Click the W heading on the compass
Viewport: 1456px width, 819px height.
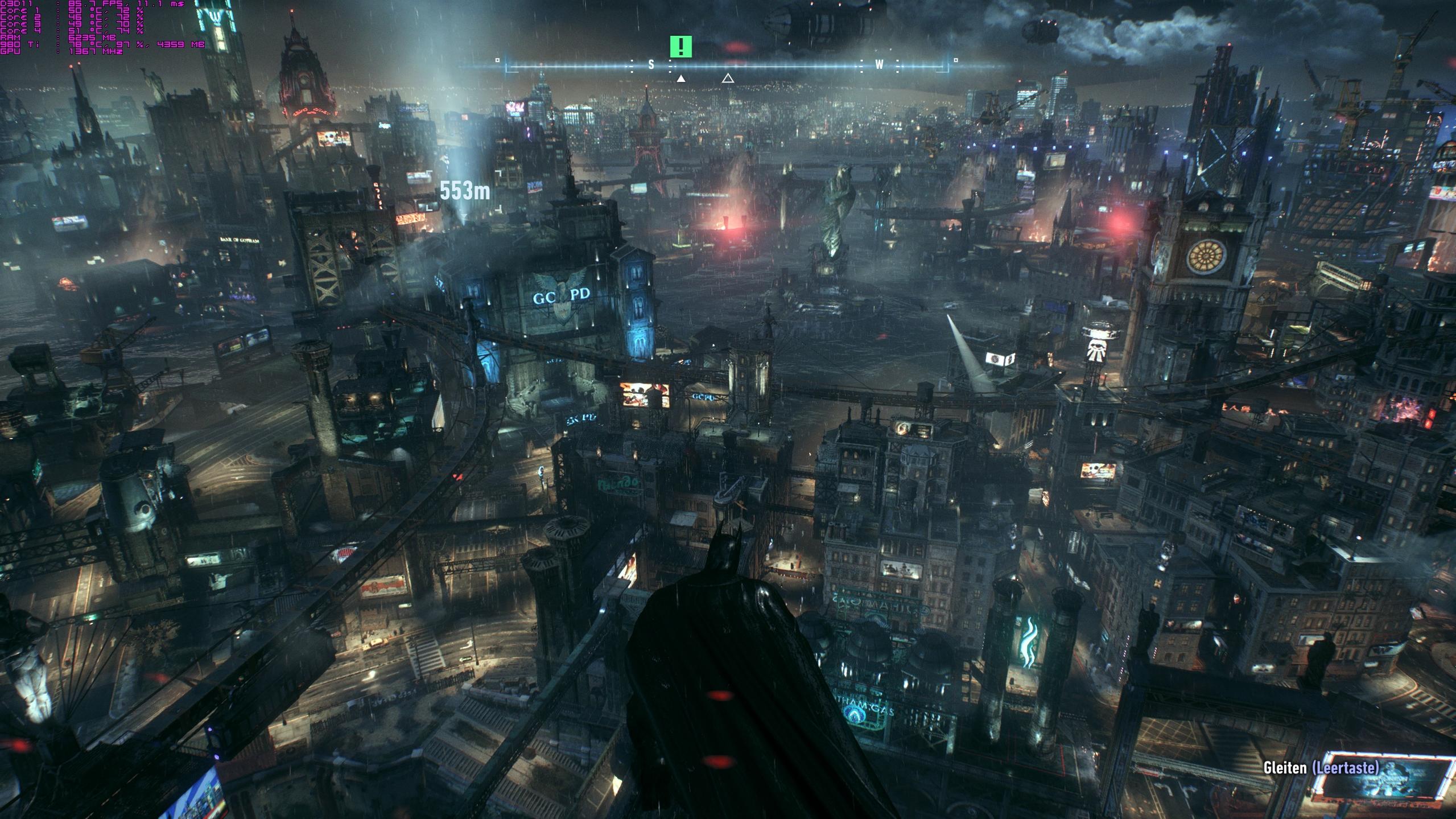879,65
